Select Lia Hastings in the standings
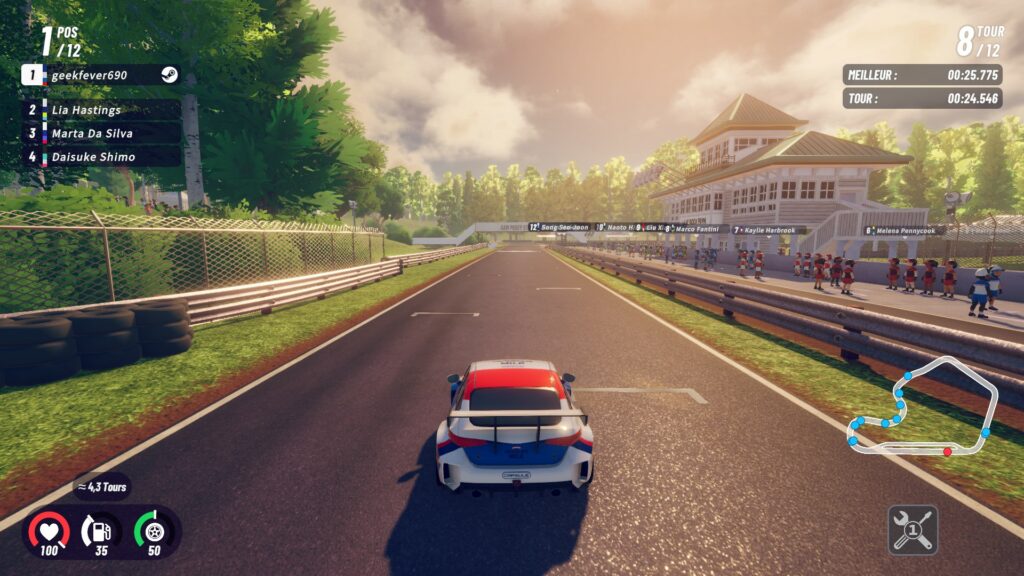1024x576 pixels. click(100, 110)
